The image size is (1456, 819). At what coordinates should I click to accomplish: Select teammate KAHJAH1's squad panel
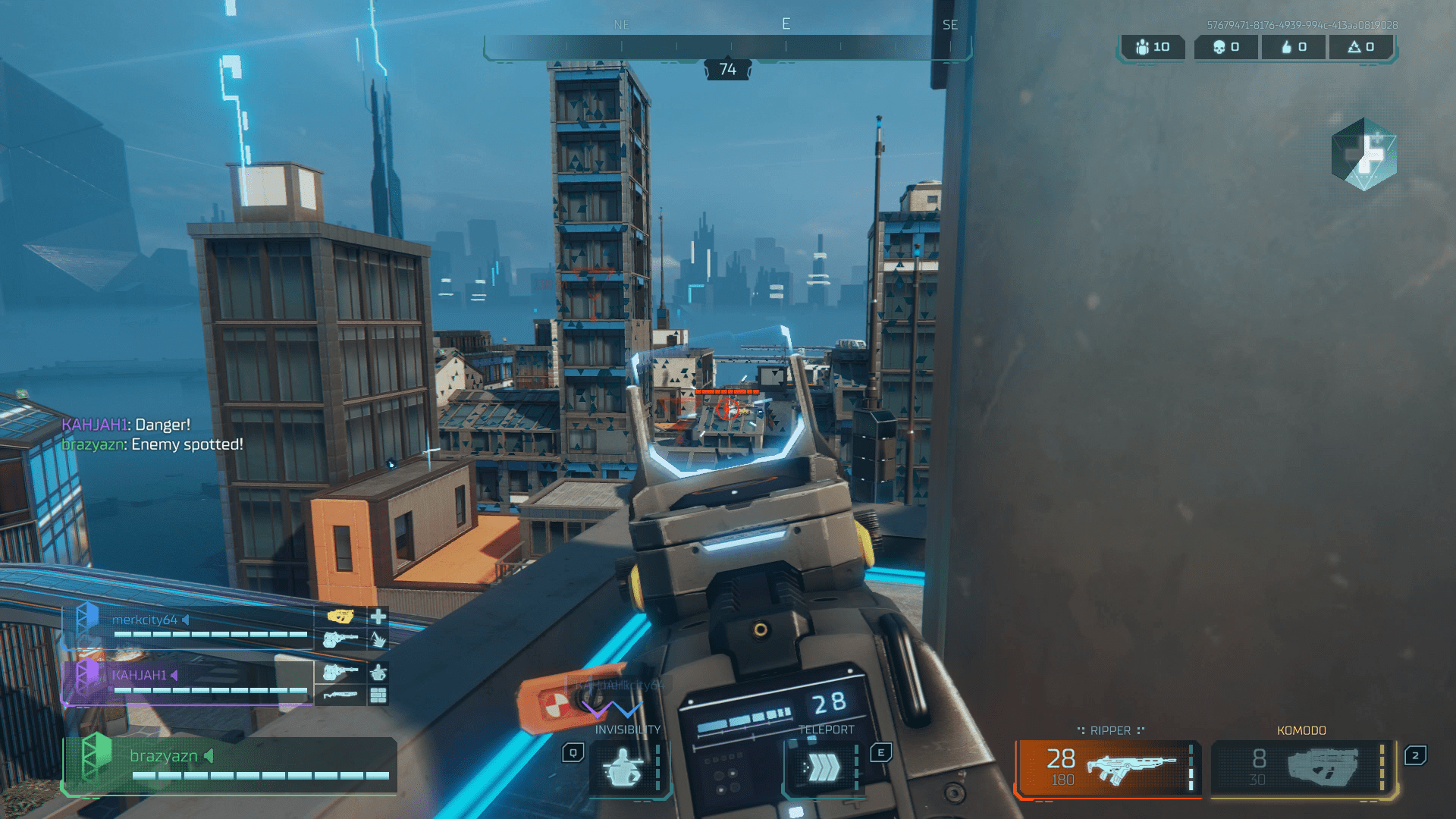tap(188, 682)
